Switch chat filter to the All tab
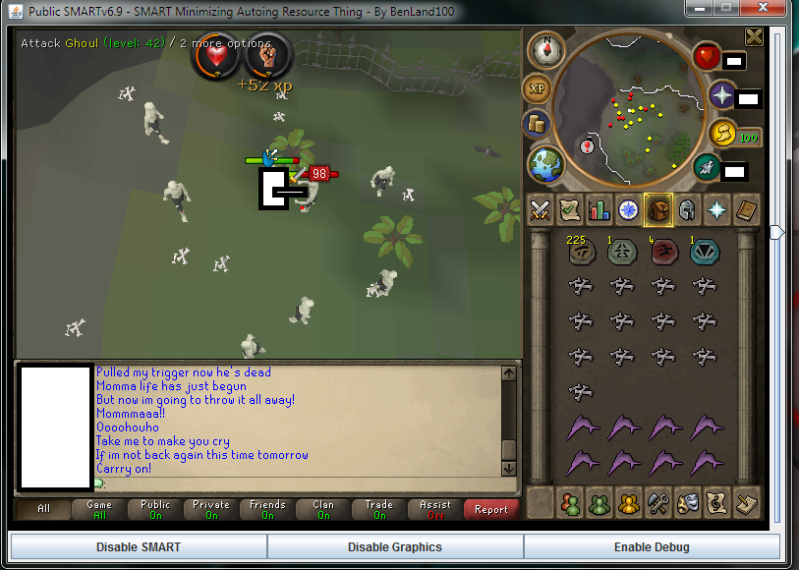 [x=43, y=509]
